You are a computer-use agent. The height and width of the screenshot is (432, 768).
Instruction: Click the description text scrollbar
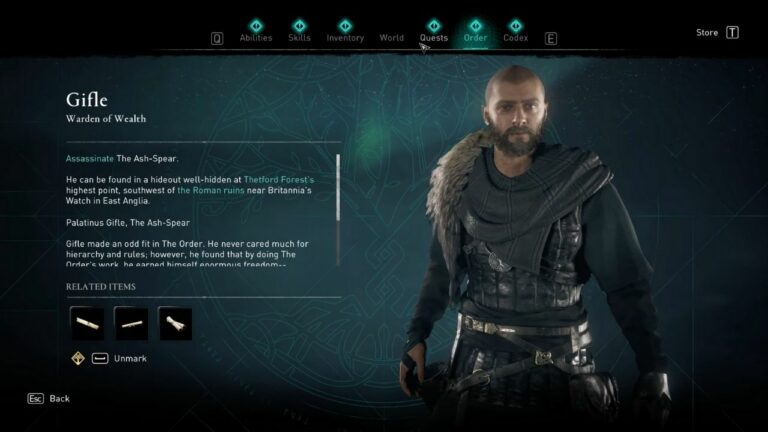[x=339, y=186]
